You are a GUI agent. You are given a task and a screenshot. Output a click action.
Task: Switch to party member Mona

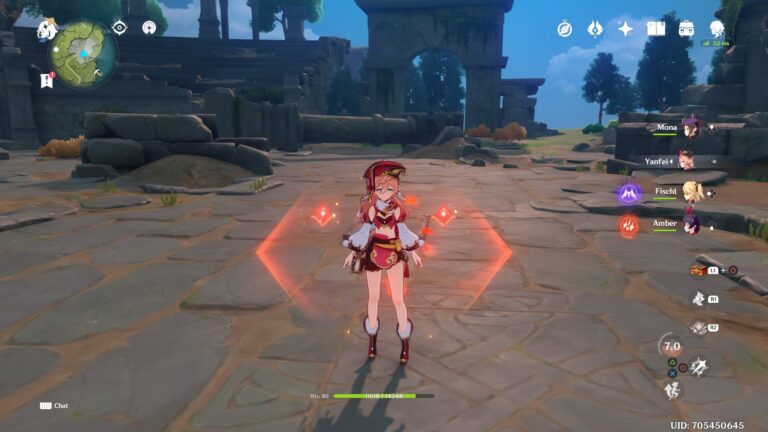(x=688, y=128)
